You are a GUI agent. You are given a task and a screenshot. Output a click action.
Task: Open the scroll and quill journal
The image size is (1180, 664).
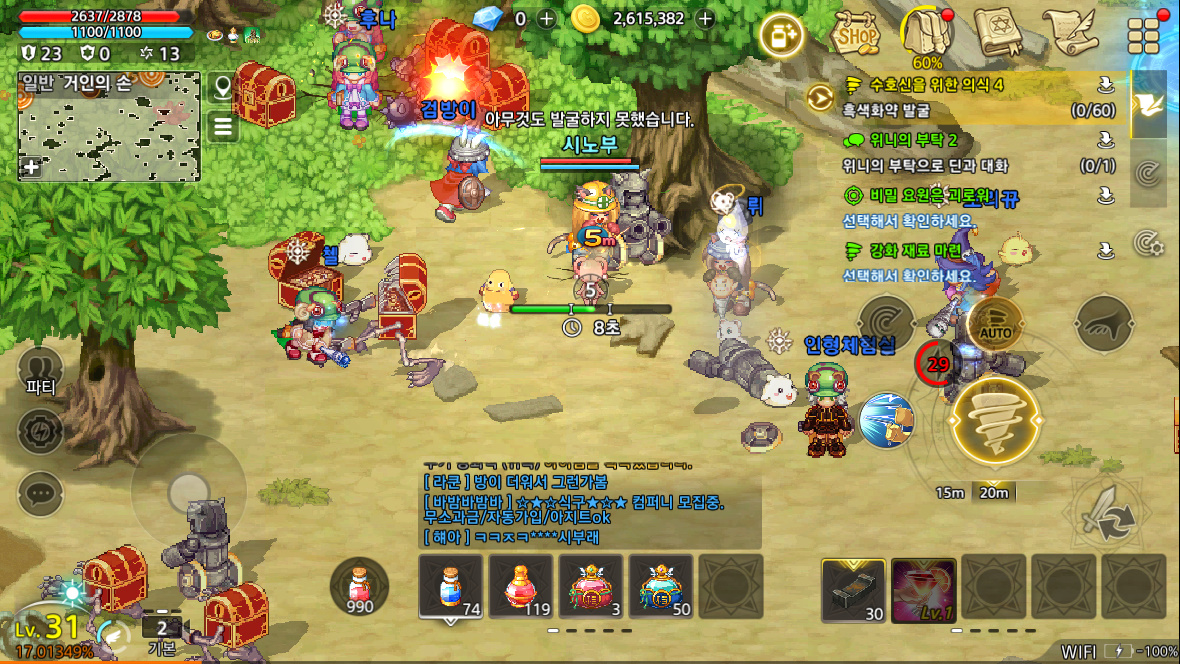click(x=1068, y=33)
